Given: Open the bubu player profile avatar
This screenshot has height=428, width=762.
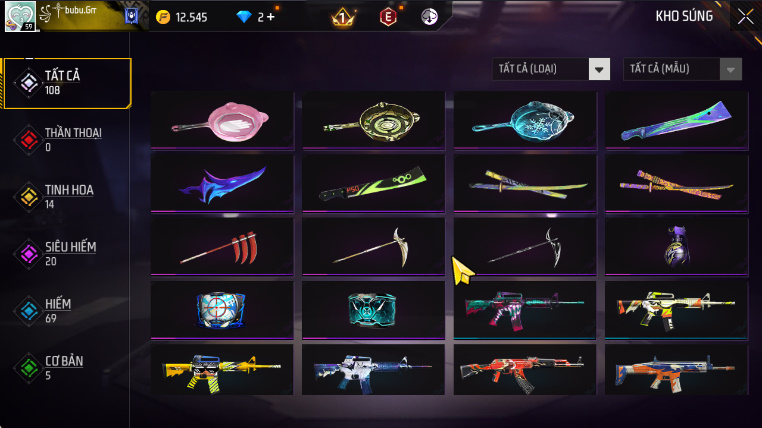Looking at the screenshot, I should point(21,16).
